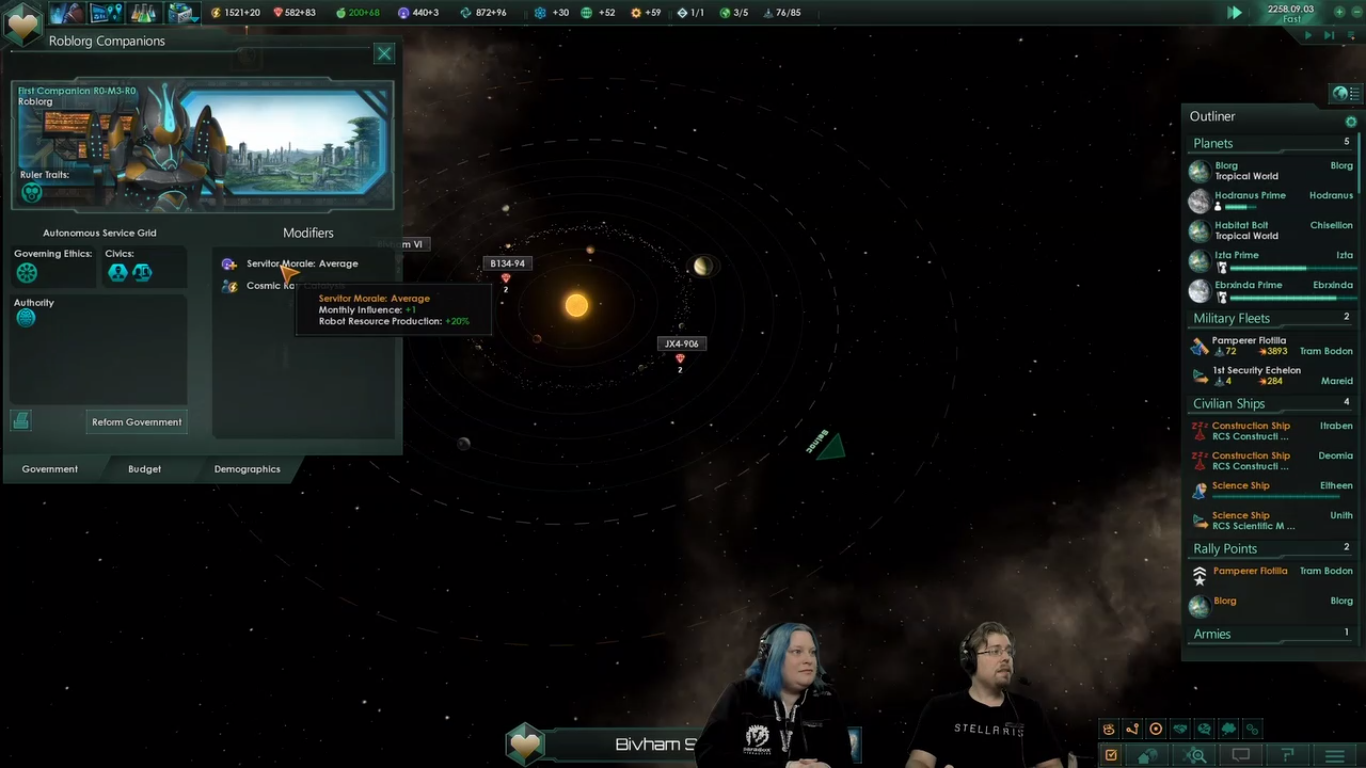Image resolution: width=1366 pixels, height=768 pixels.
Task: Click the empire heart emblem in top-left
Action: coord(23,23)
